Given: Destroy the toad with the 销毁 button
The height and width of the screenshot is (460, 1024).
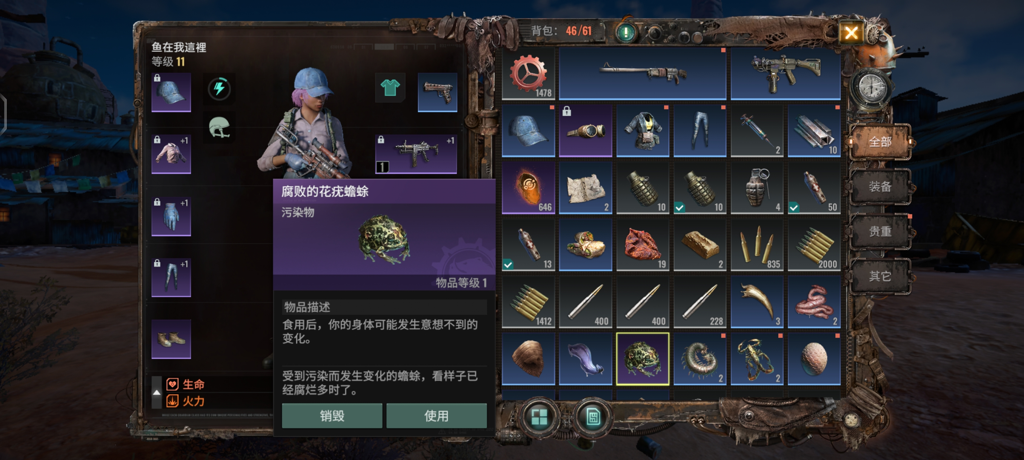Looking at the screenshot, I should pos(332,416).
